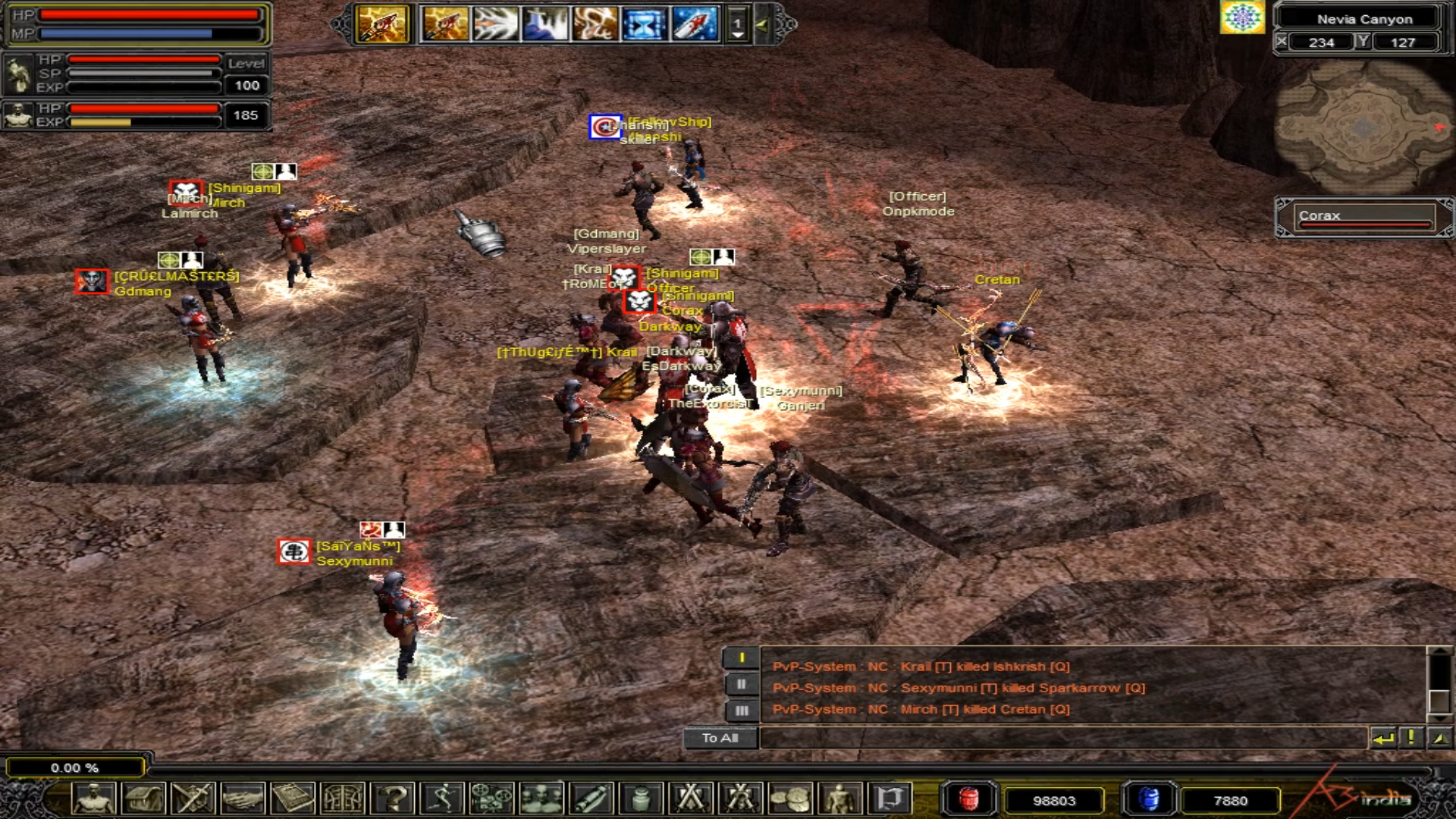
Task: Collapse the skill bar with the arrow
Action: [x=762, y=24]
